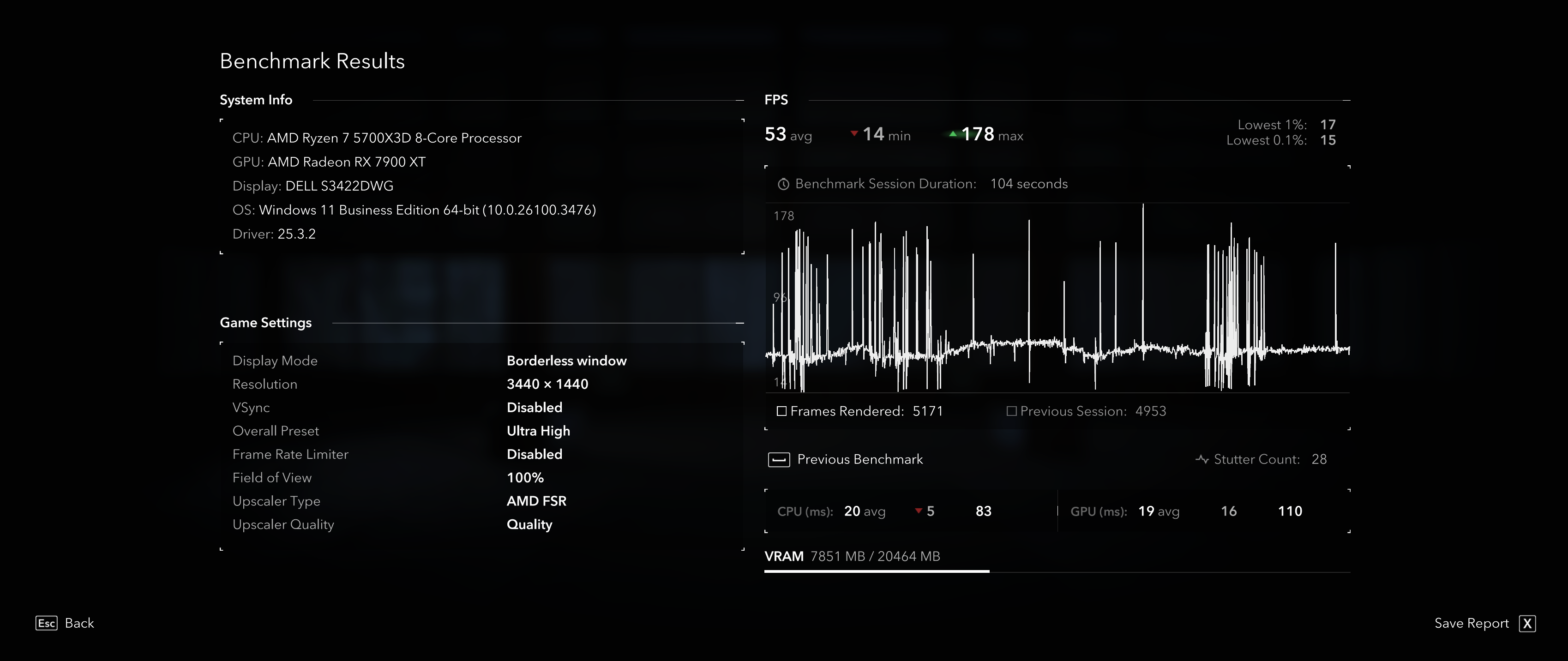Toggle the Frames Rendered checkbox
Image resolution: width=1568 pixels, height=661 pixels.
(x=782, y=411)
